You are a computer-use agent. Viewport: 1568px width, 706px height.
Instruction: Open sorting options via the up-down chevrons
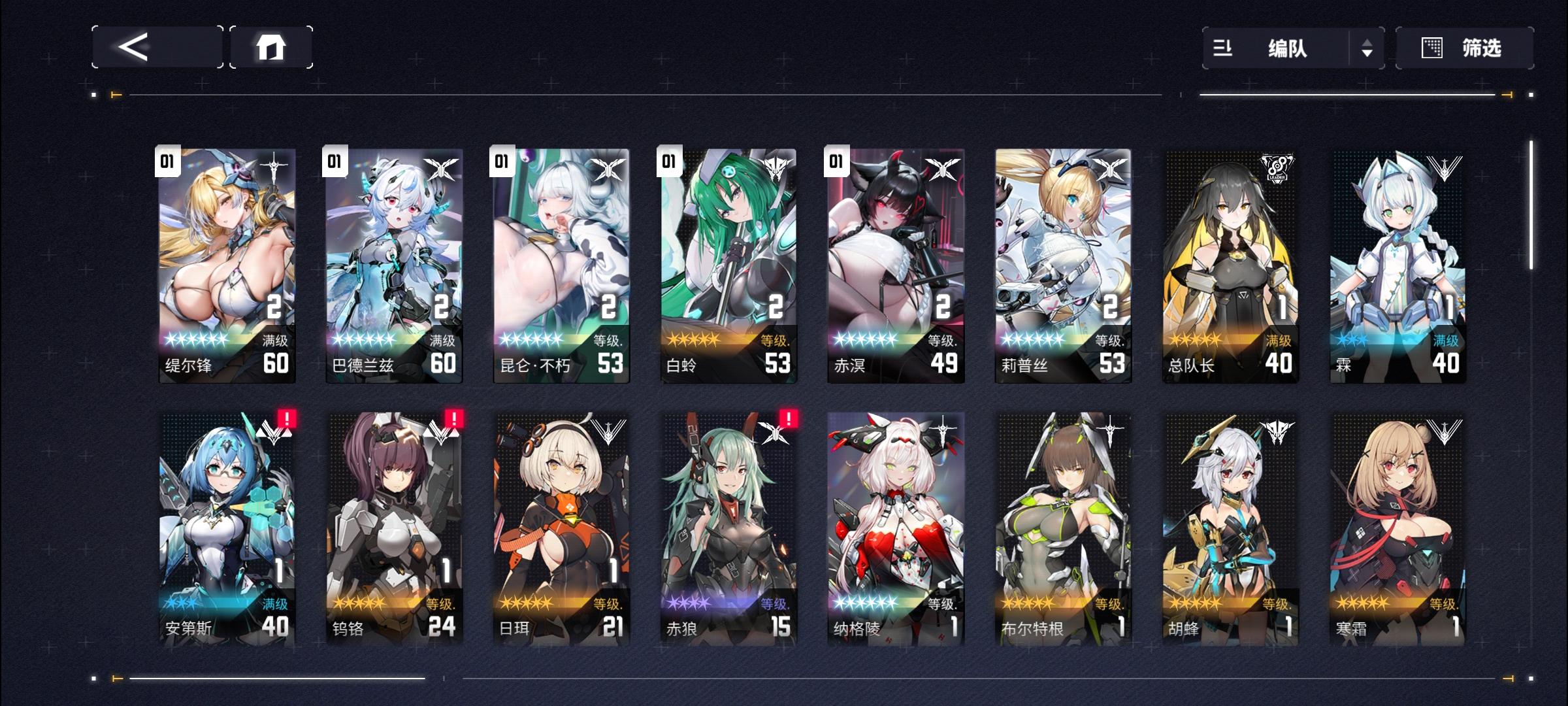pos(1367,48)
